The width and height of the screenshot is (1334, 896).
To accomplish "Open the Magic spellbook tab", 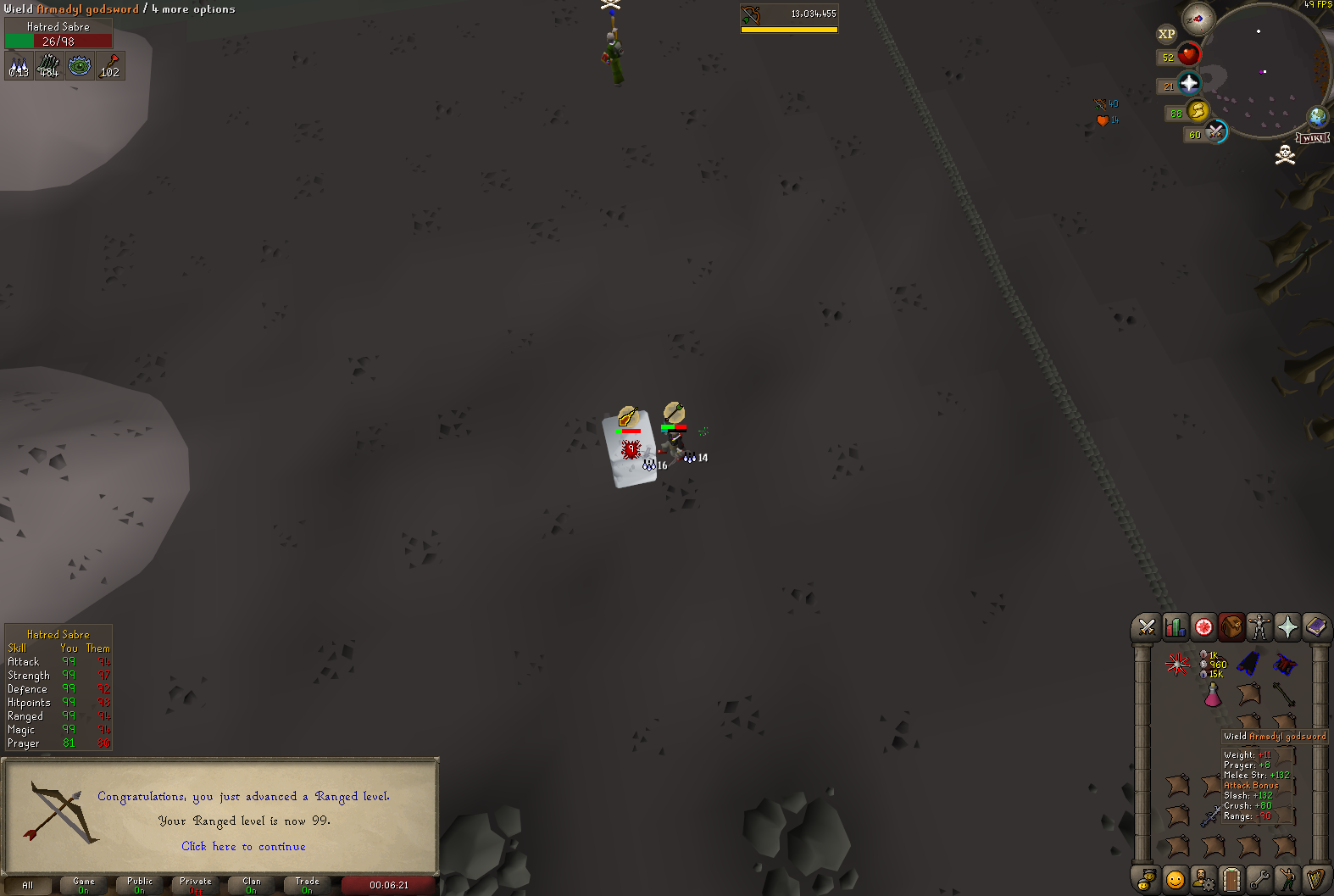I will point(1315,627).
